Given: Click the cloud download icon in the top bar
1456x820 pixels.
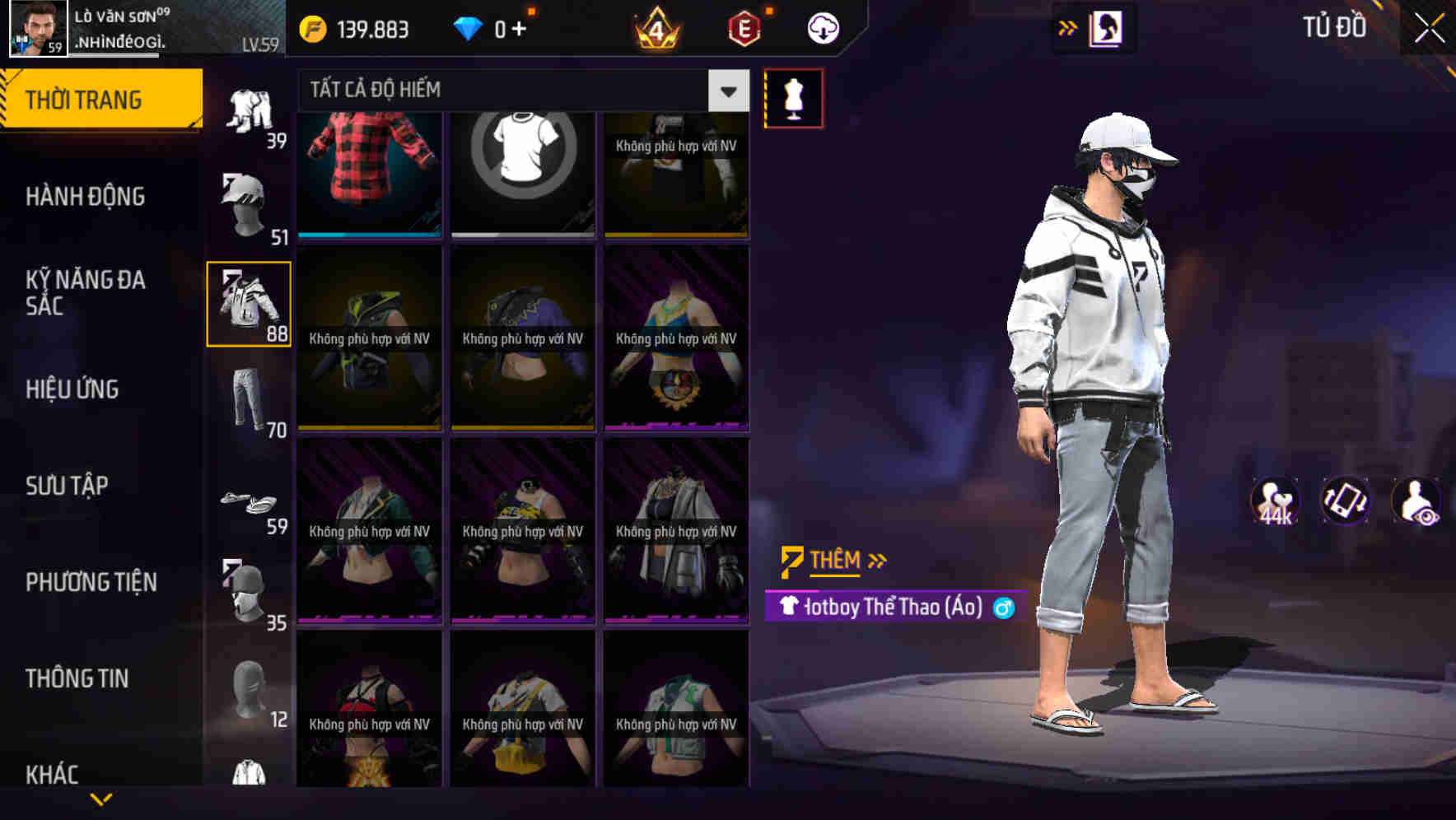Looking at the screenshot, I should click(x=821, y=27).
